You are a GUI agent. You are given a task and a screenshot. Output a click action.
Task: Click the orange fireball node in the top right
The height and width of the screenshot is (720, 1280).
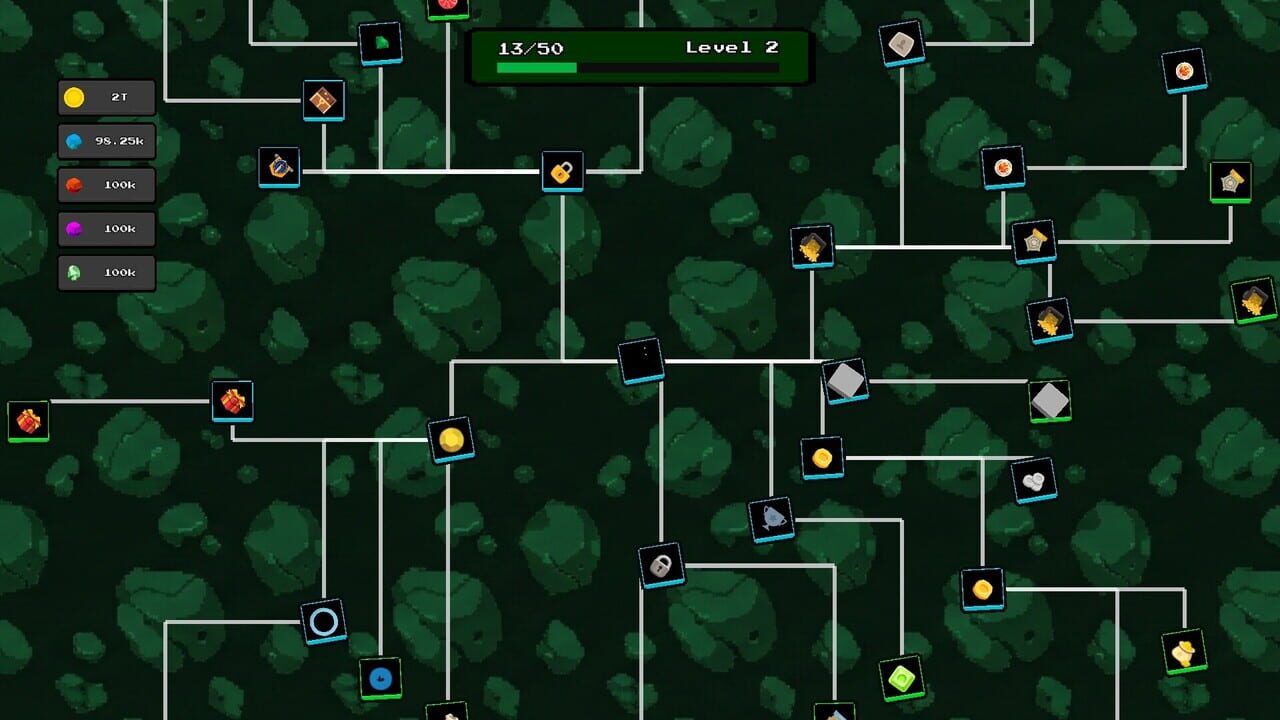pos(1186,70)
